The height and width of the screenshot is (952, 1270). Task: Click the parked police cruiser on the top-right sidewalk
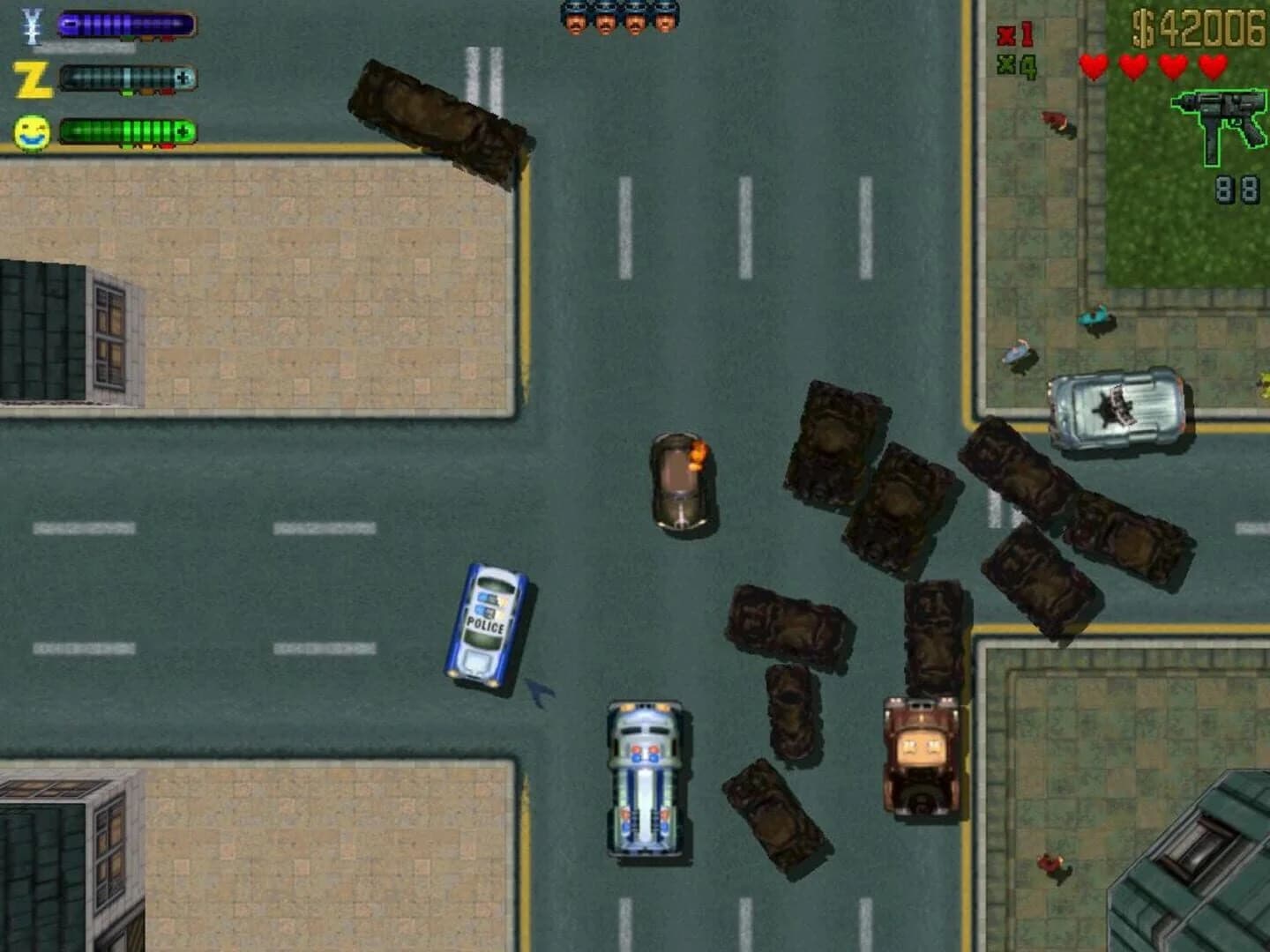tap(1116, 410)
